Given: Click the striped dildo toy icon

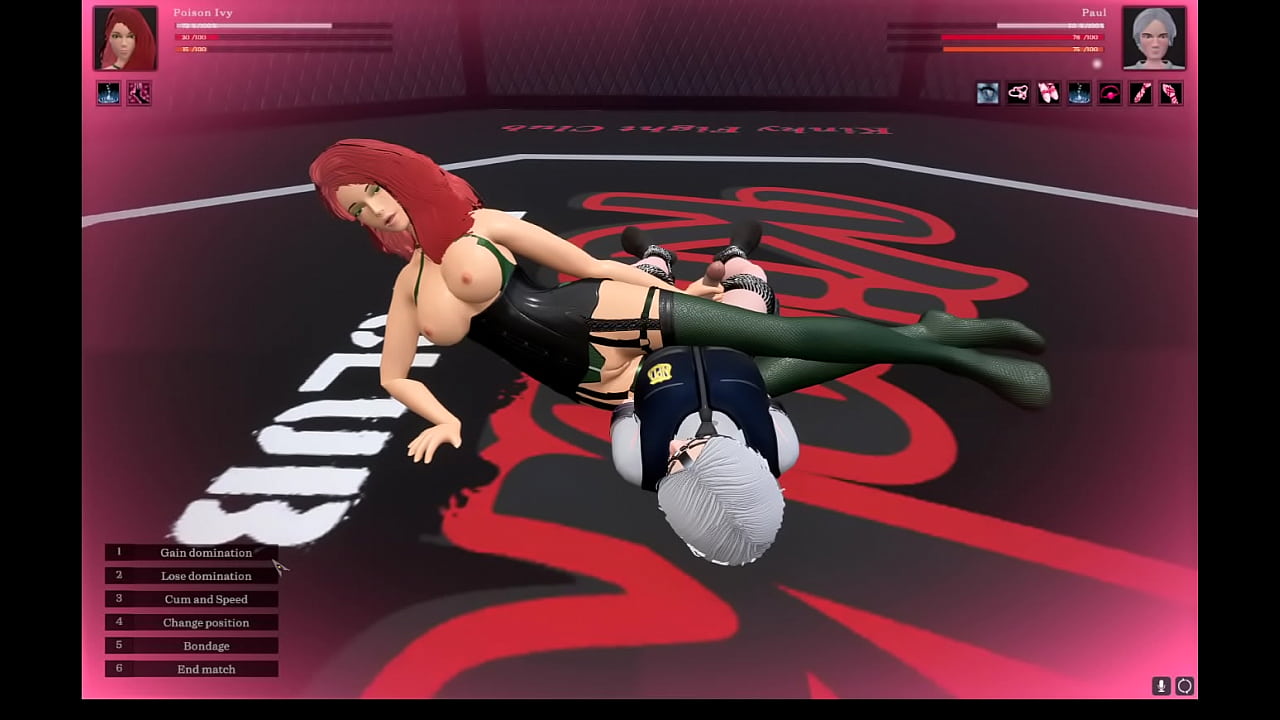Looking at the screenshot, I should [x=1140, y=93].
